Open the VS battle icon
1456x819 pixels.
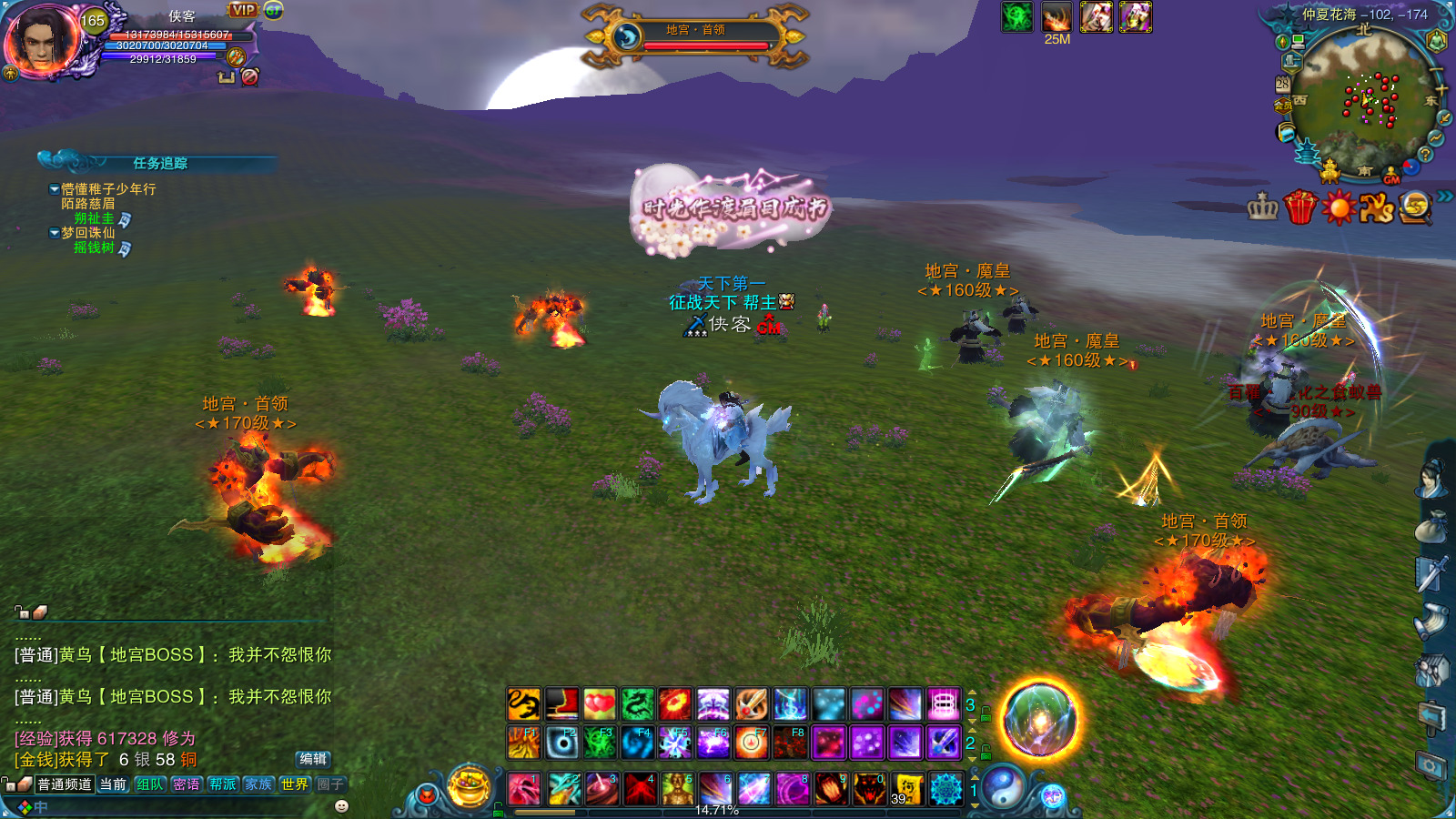click(x=1377, y=208)
